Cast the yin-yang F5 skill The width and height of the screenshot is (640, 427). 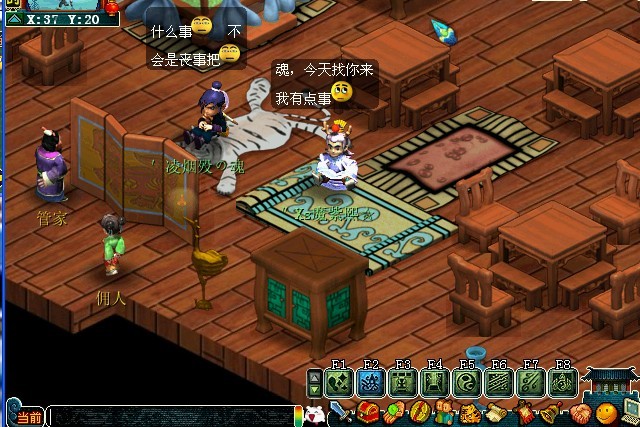pyautogui.click(x=467, y=383)
